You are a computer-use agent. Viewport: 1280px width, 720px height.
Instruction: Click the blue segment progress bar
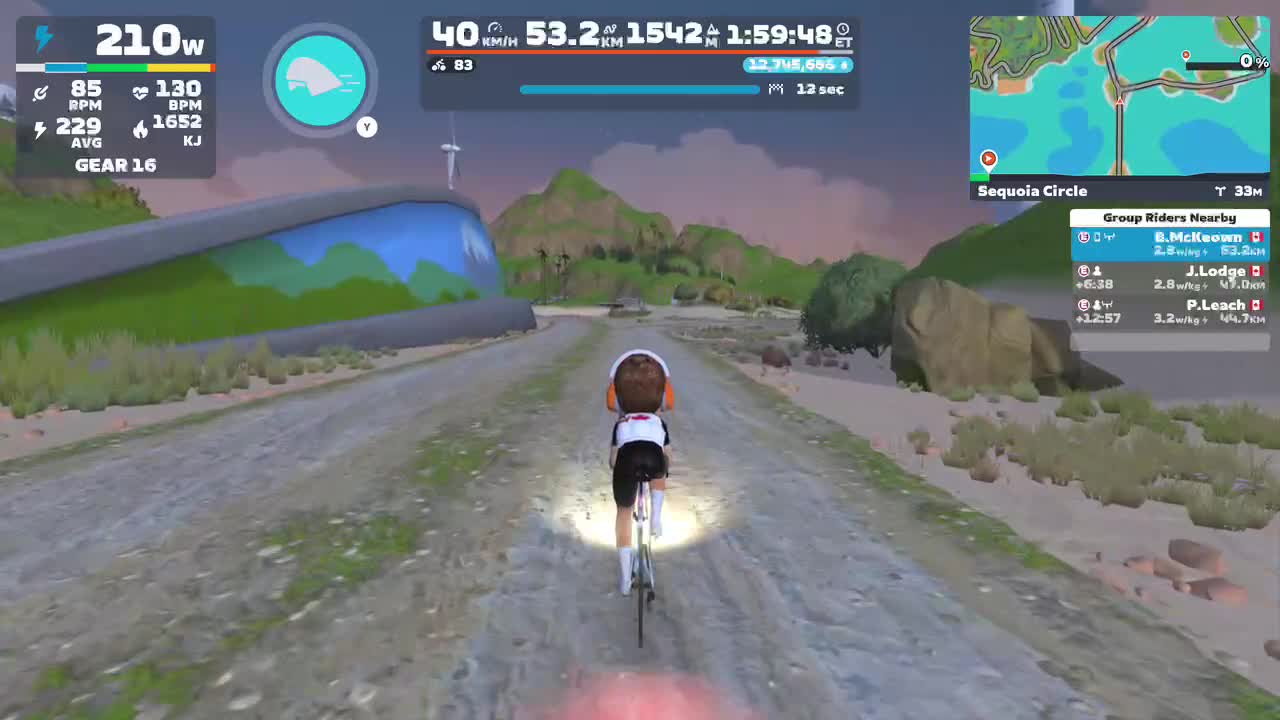click(x=640, y=89)
